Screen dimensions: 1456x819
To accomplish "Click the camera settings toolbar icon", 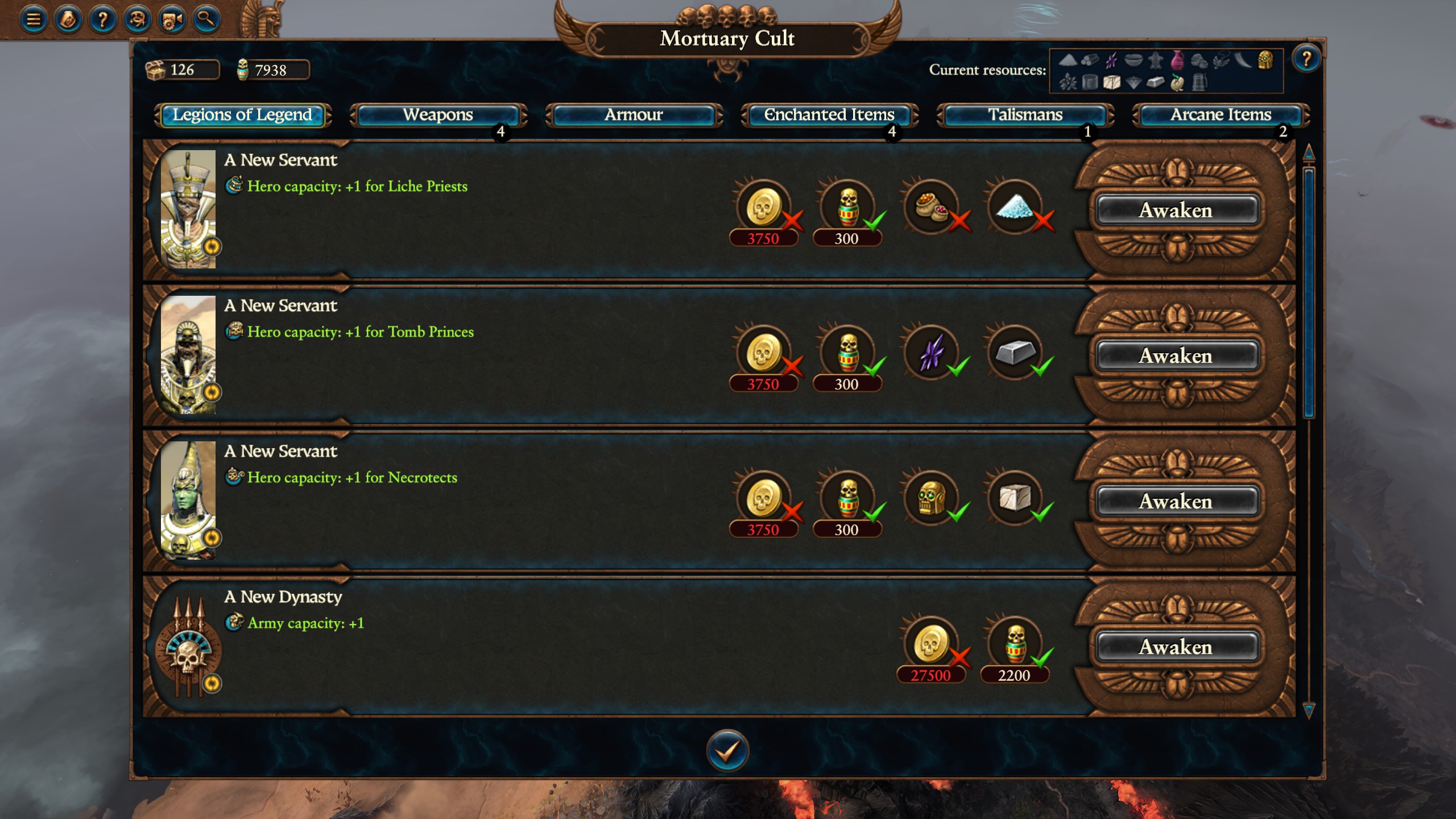I will tap(173, 19).
